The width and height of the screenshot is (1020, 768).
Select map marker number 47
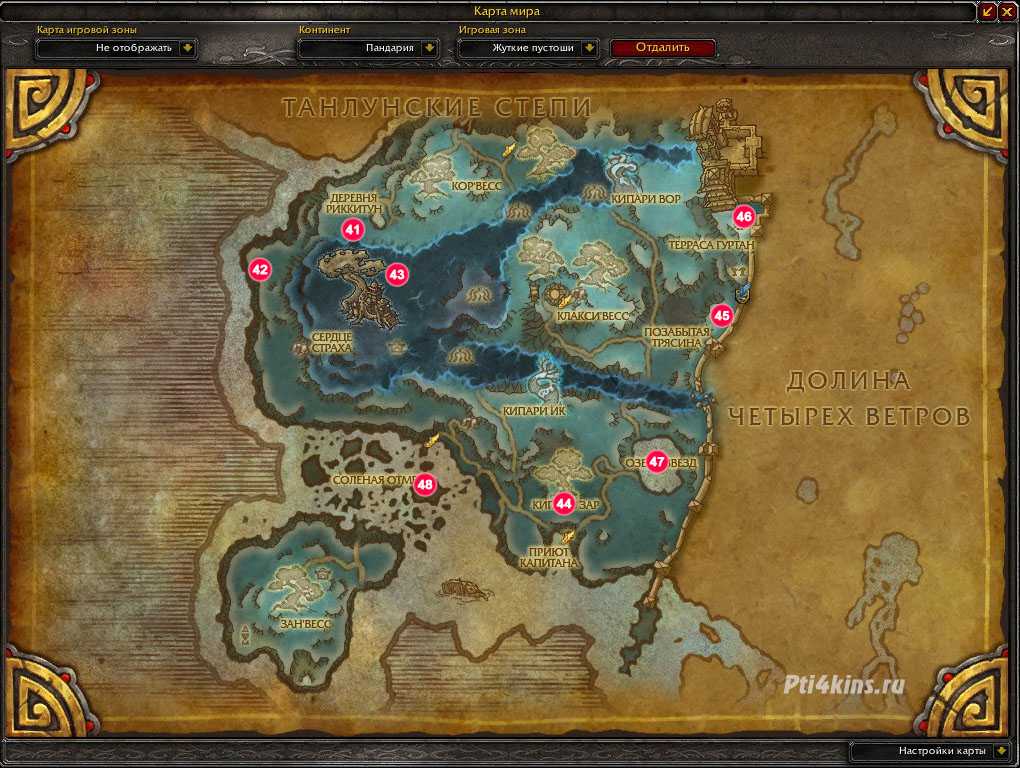pyautogui.click(x=657, y=462)
